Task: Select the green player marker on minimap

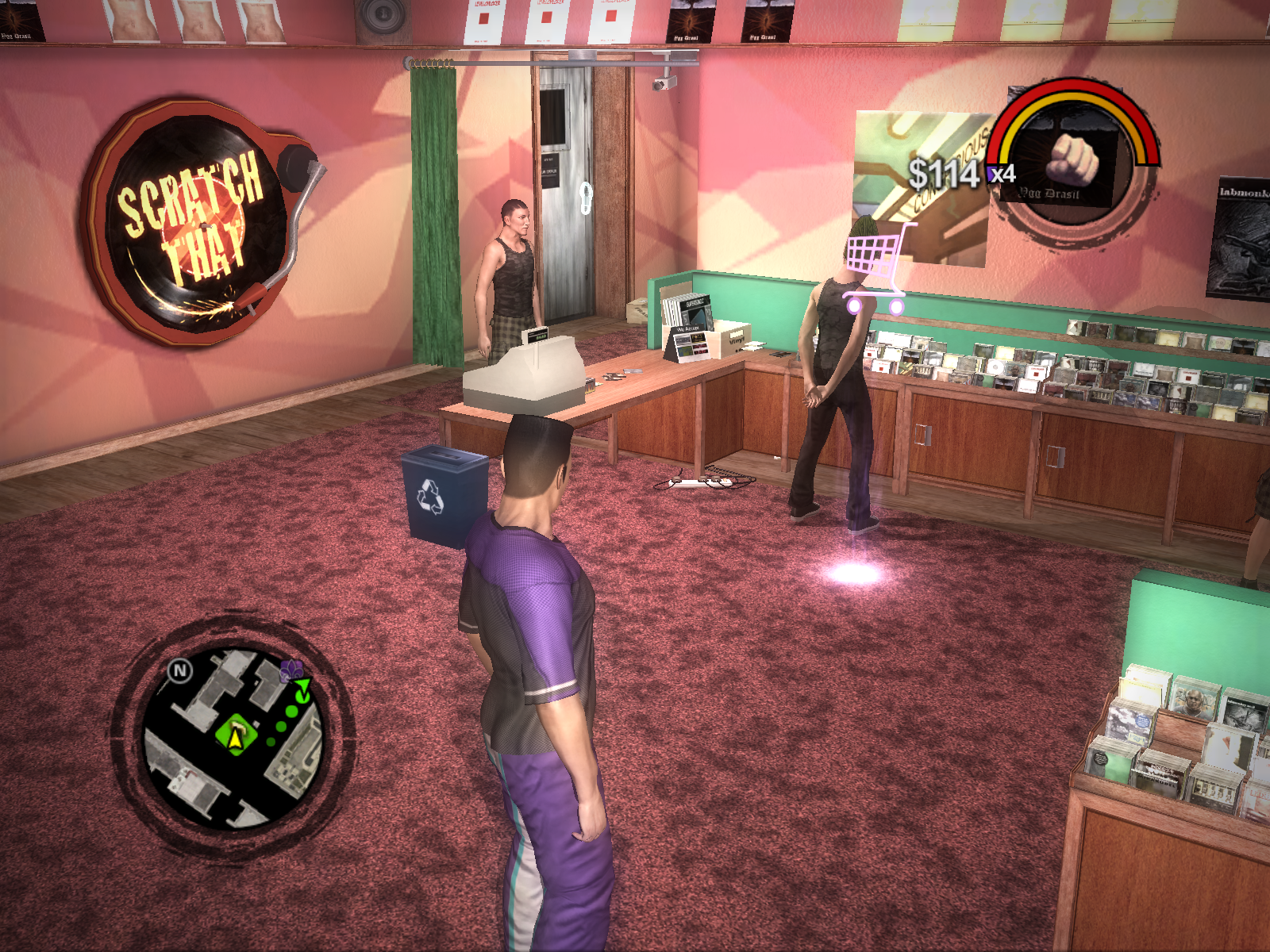Action: [x=236, y=735]
